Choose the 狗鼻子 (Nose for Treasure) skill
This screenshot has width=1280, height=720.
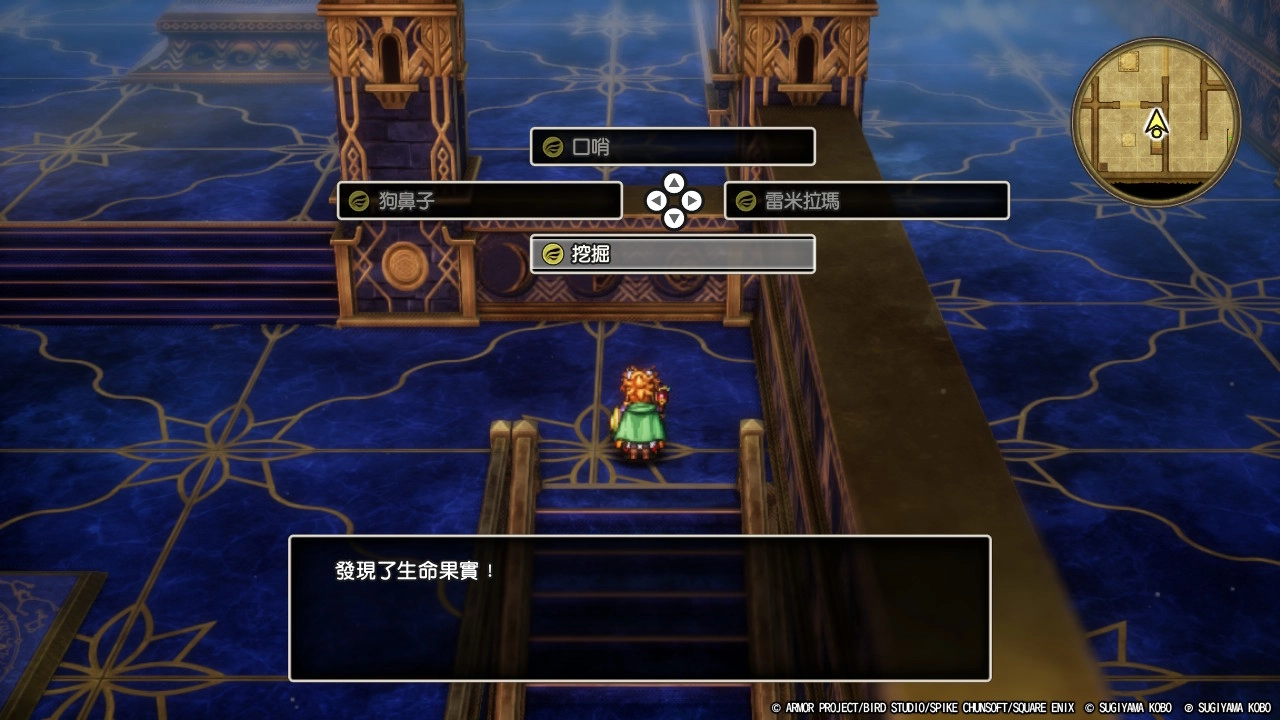pos(480,201)
